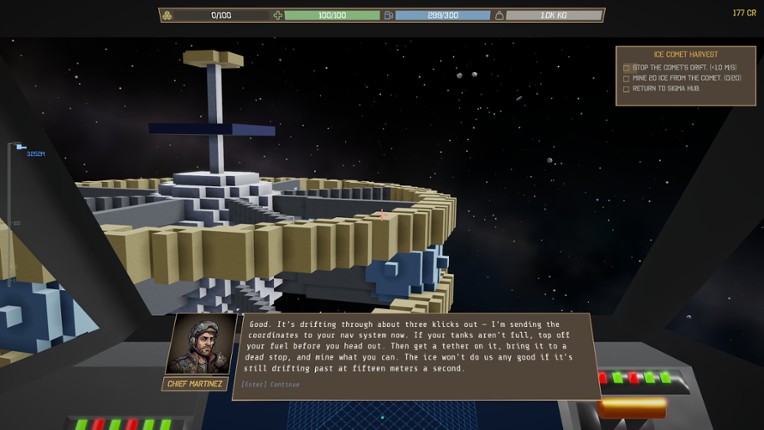Click Chief Martinez's portrait
This screenshot has width=764, height=430.
pyautogui.click(x=193, y=345)
